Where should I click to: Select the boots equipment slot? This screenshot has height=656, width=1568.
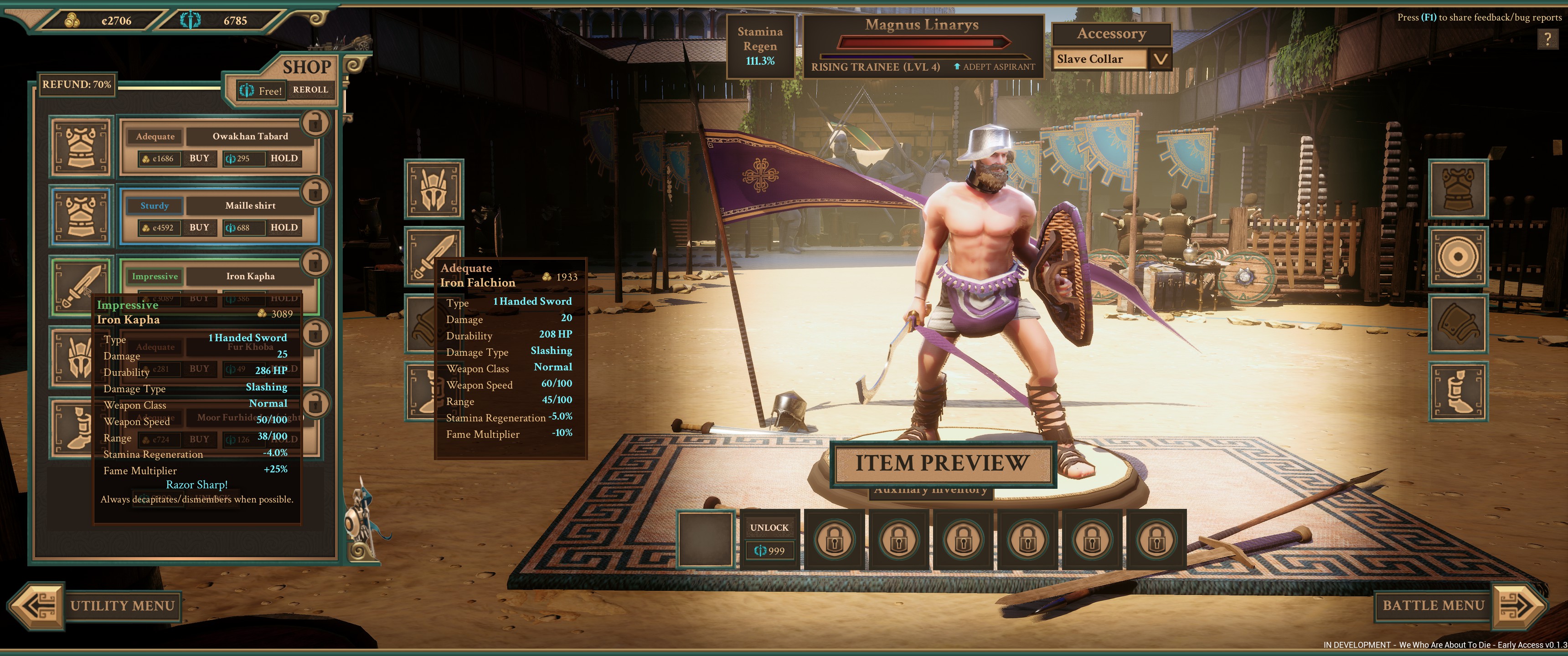1458,391
